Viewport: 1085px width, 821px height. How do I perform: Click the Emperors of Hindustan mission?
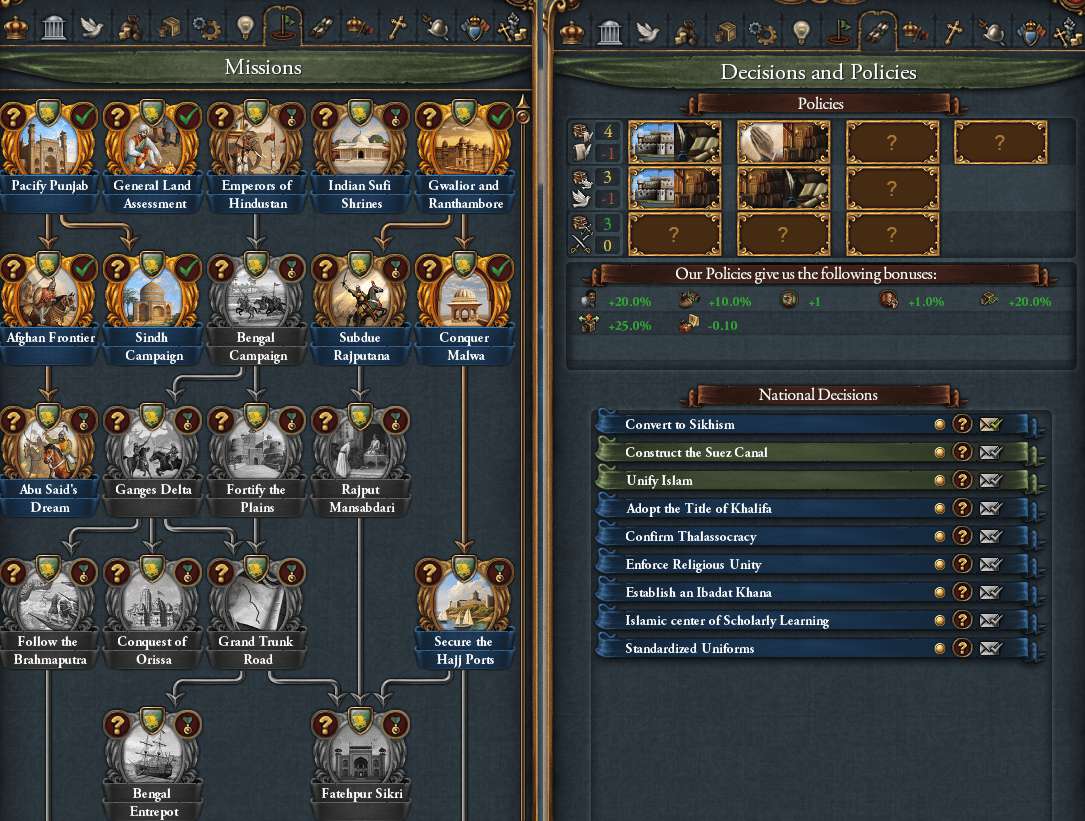pyautogui.click(x=257, y=150)
